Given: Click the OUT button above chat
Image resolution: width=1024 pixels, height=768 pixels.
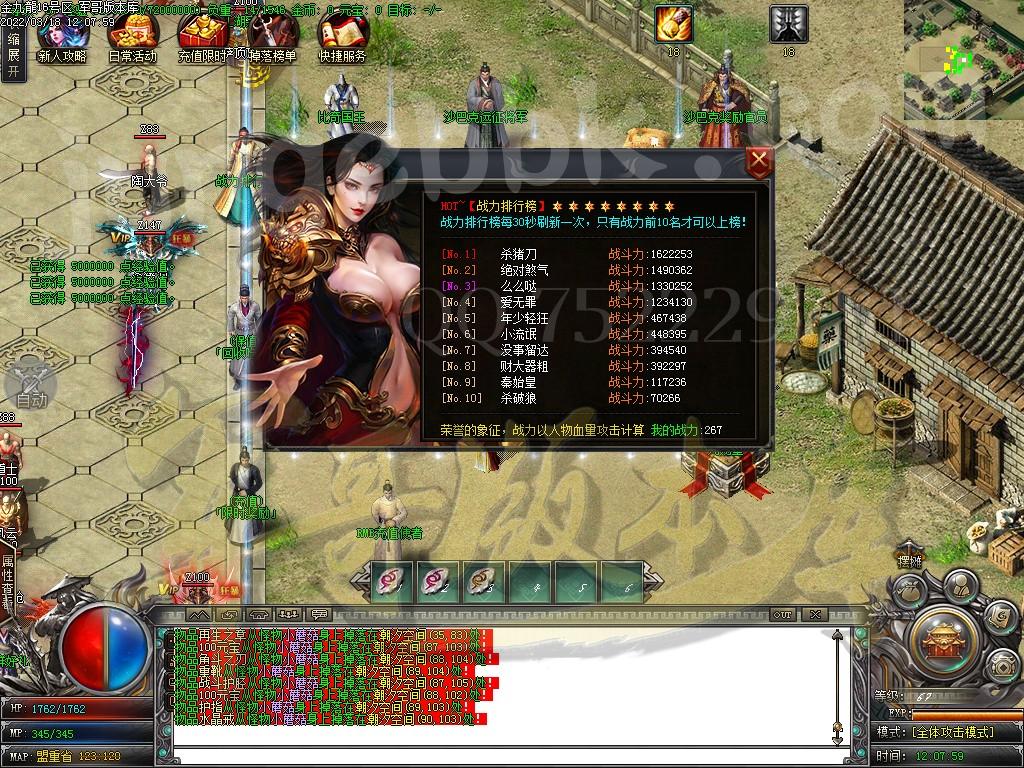Looking at the screenshot, I should pos(783,614).
